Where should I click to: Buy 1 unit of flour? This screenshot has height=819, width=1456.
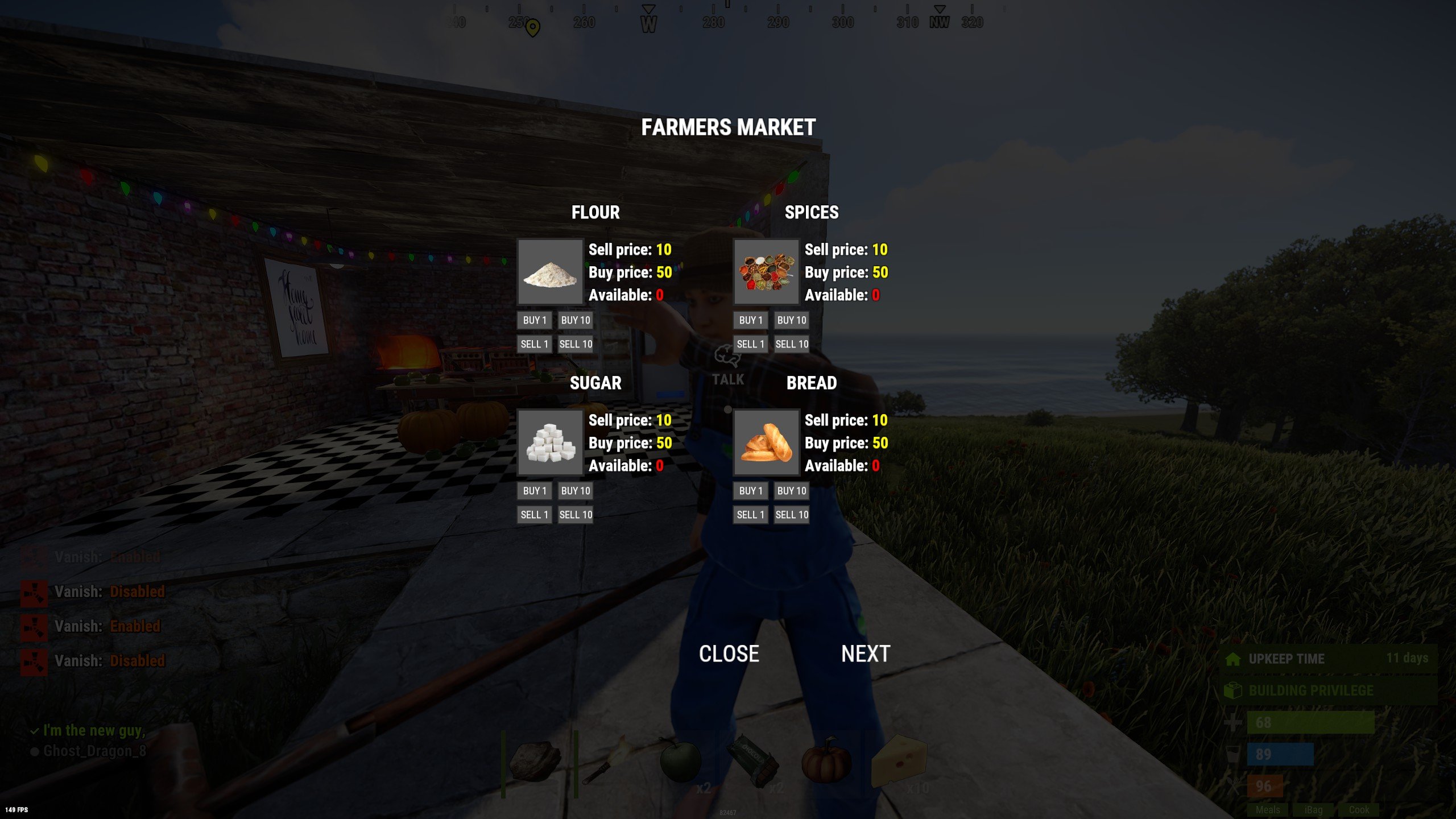533,320
